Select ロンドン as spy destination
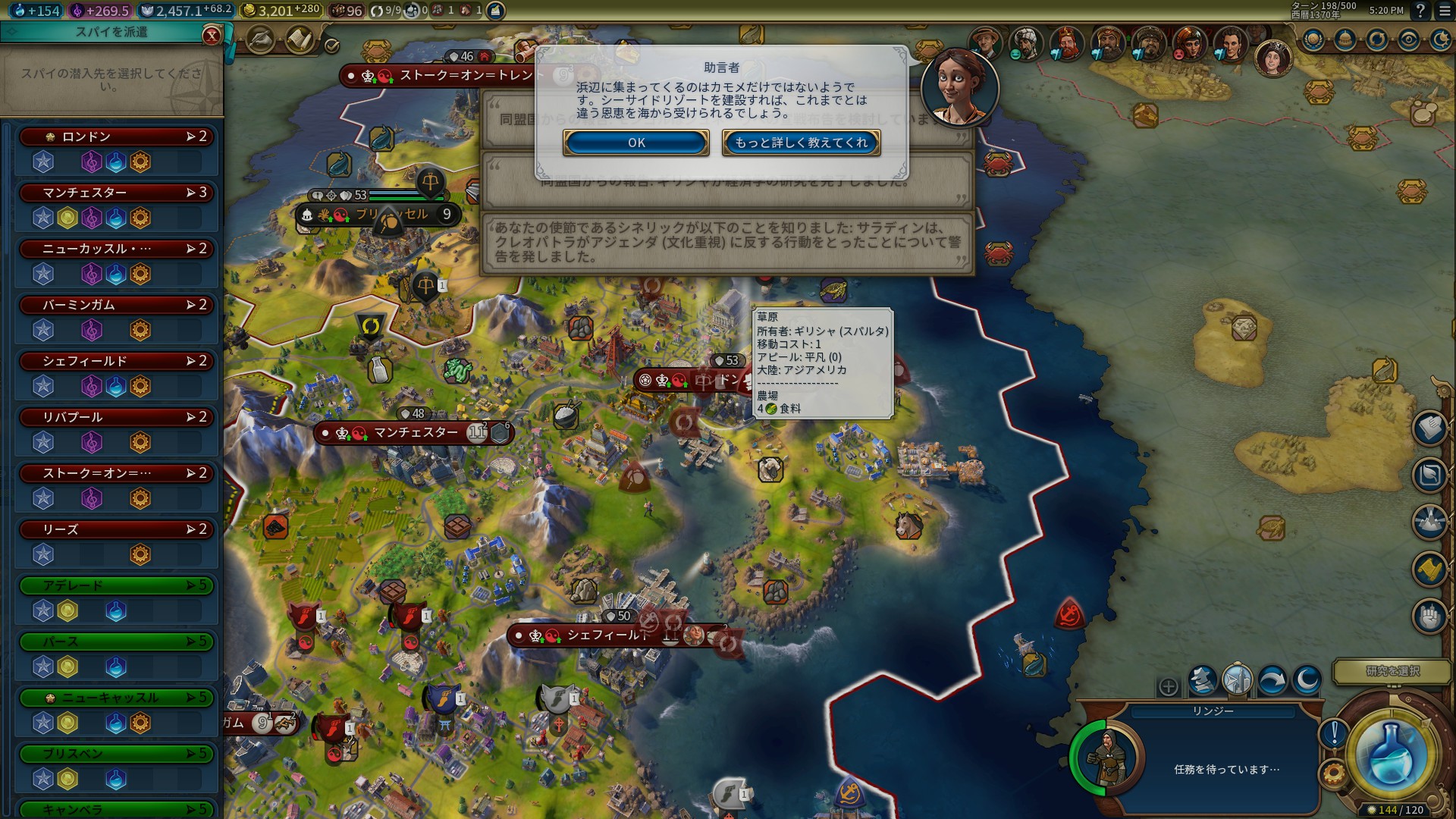The height and width of the screenshot is (819, 1456). [118, 136]
